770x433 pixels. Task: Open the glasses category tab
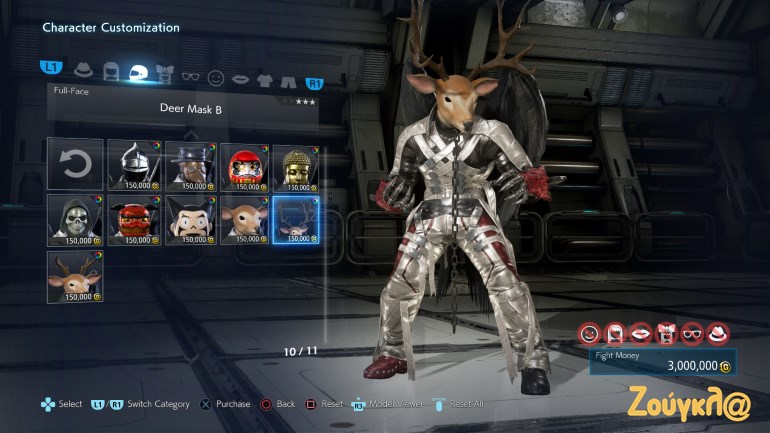pyautogui.click(x=191, y=71)
